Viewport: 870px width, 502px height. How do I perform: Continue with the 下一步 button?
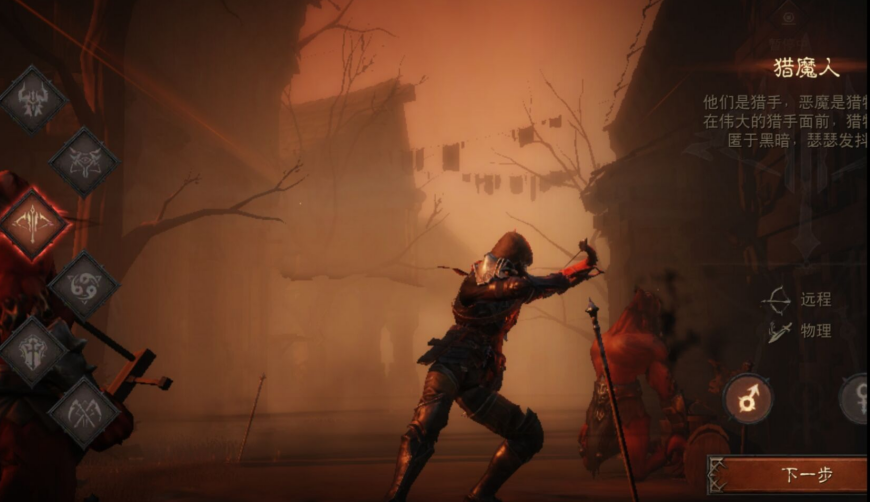click(x=790, y=475)
